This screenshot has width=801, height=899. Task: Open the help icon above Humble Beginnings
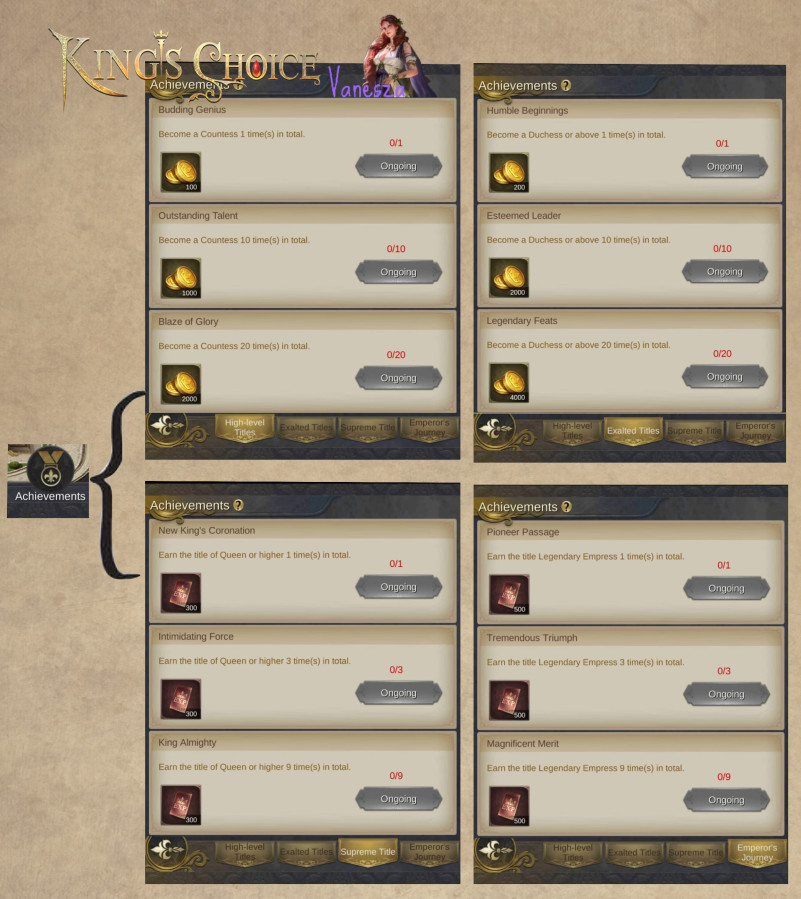click(566, 86)
